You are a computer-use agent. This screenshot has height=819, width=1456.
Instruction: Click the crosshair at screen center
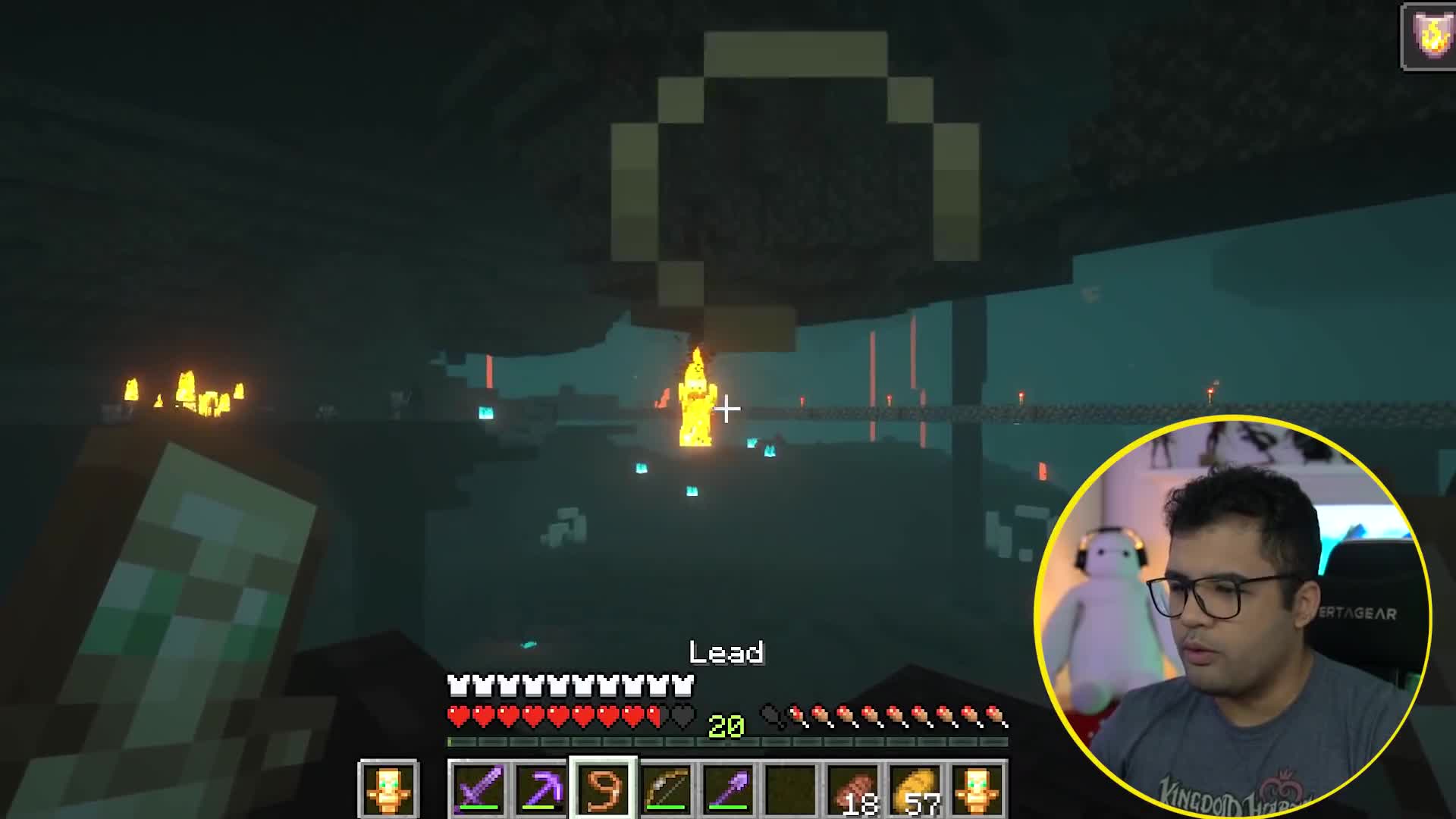click(728, 409)
